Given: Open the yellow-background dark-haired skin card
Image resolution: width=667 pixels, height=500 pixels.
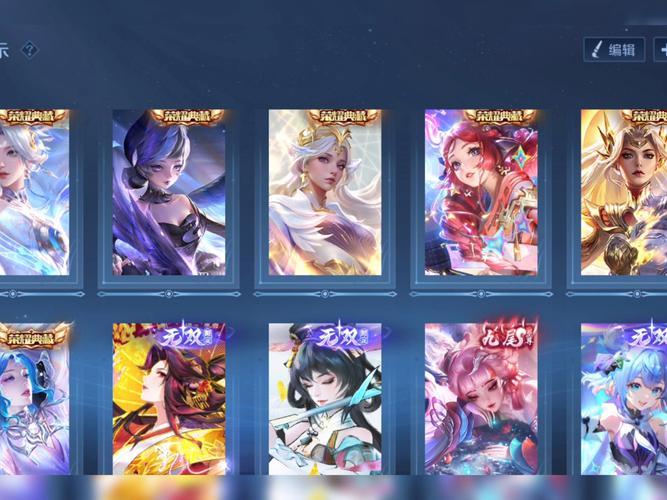Looking at the screenshot, I should click(x=168, y=400).
